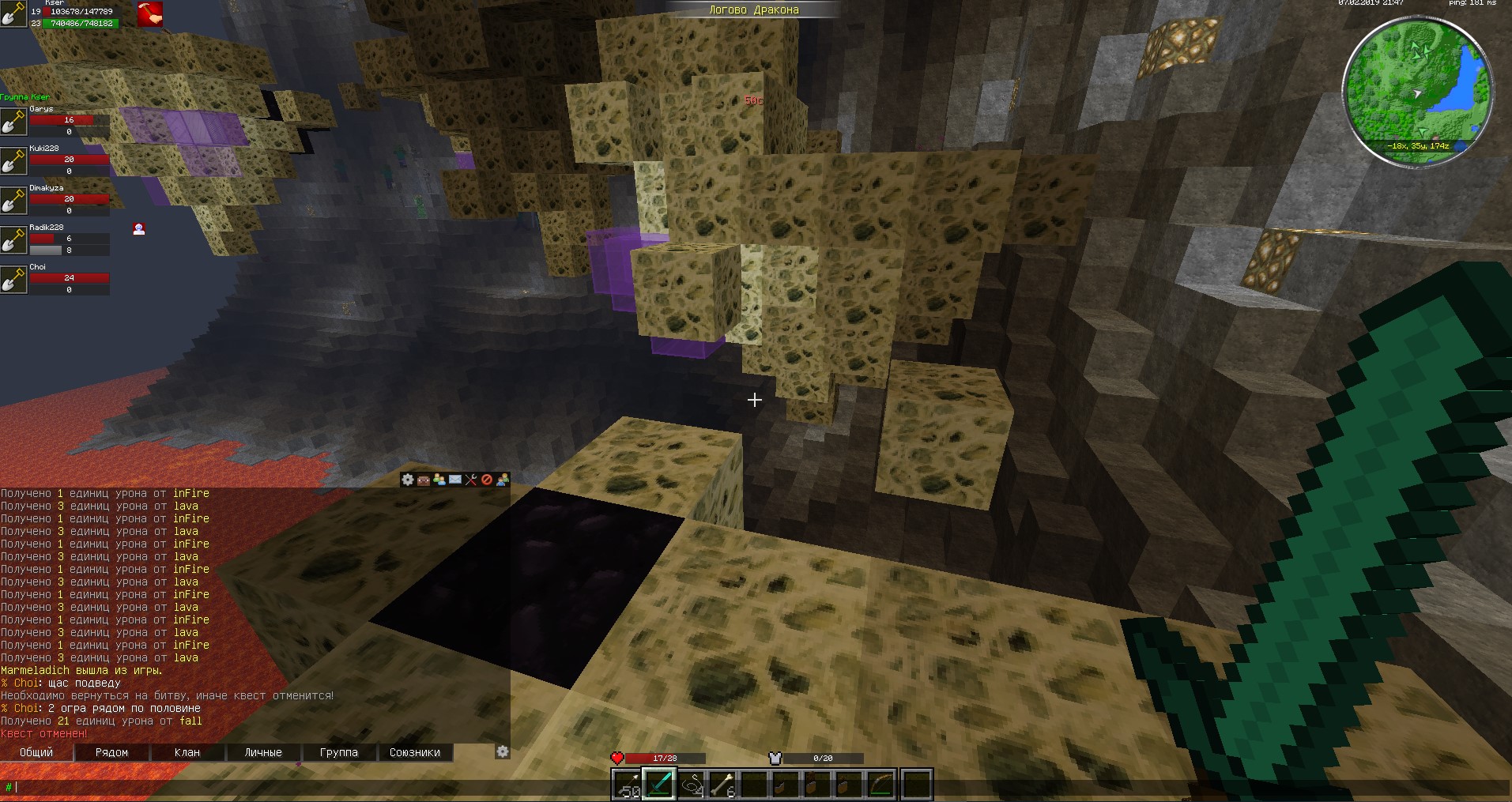Viewport: 1512px width, 802px height.
Task: Show the Личные messages tab
Action: [263, 752]
